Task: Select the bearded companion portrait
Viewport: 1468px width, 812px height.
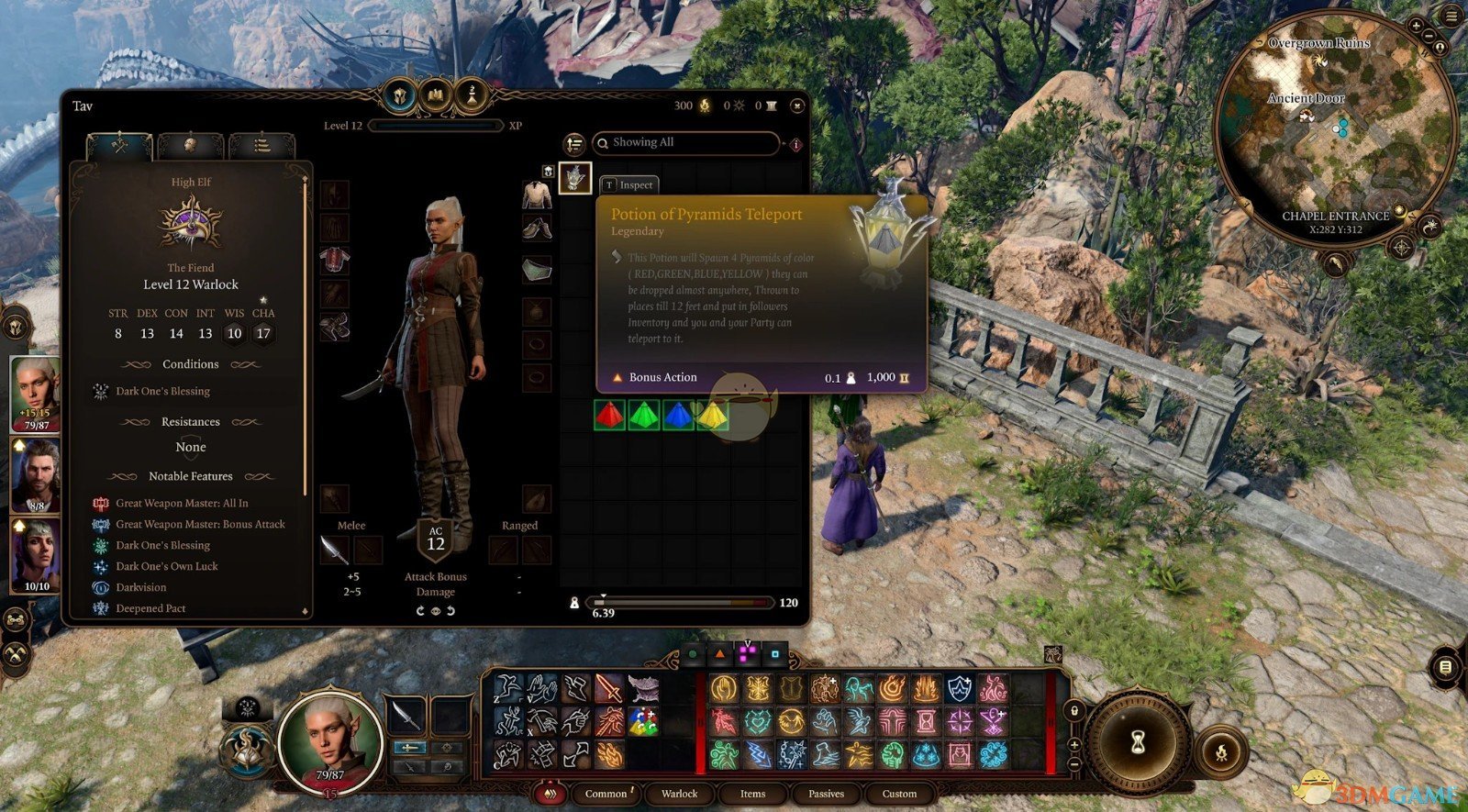Action: (x=36, y=475)
